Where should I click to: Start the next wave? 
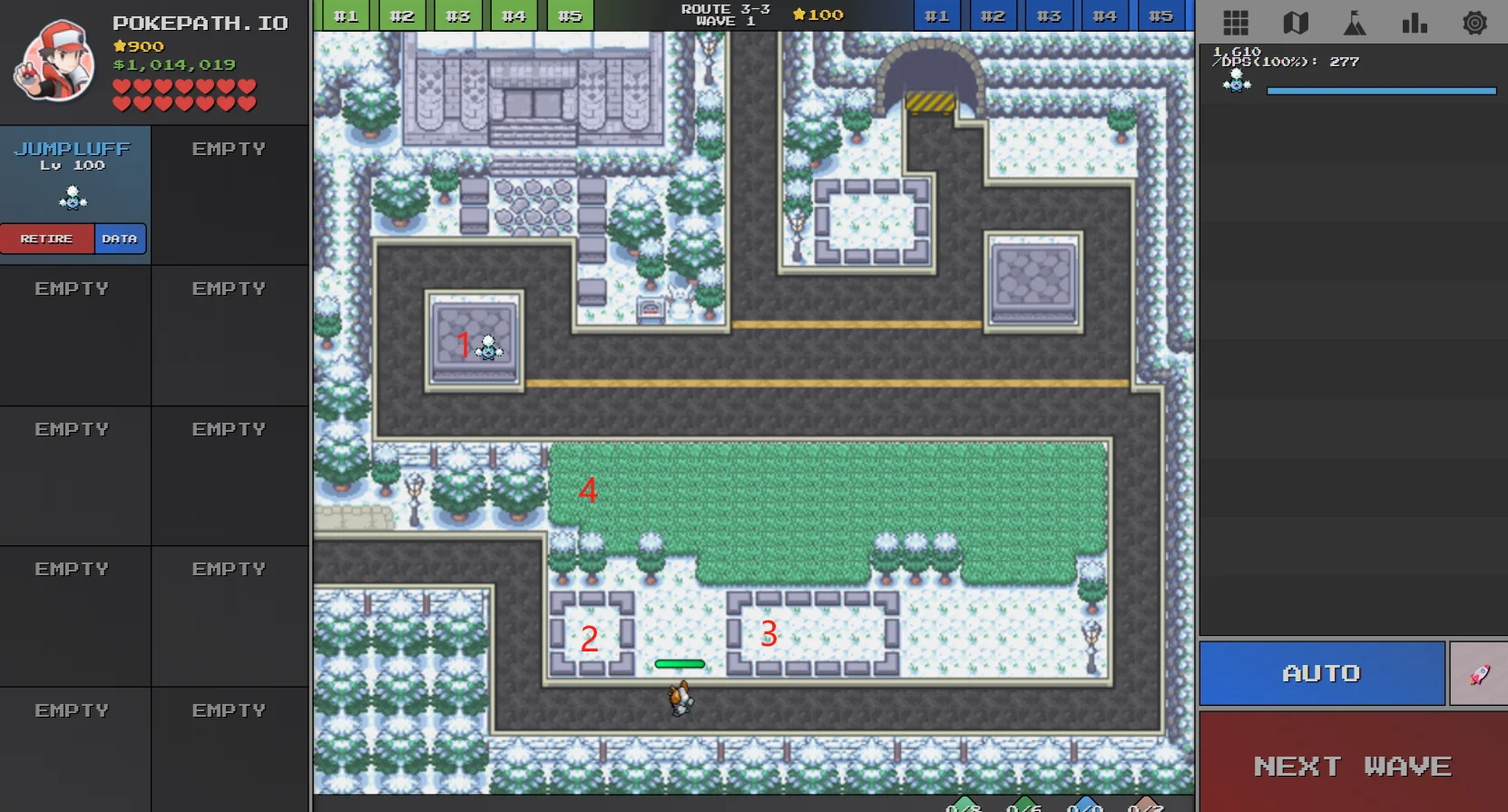click(1352, 765)
